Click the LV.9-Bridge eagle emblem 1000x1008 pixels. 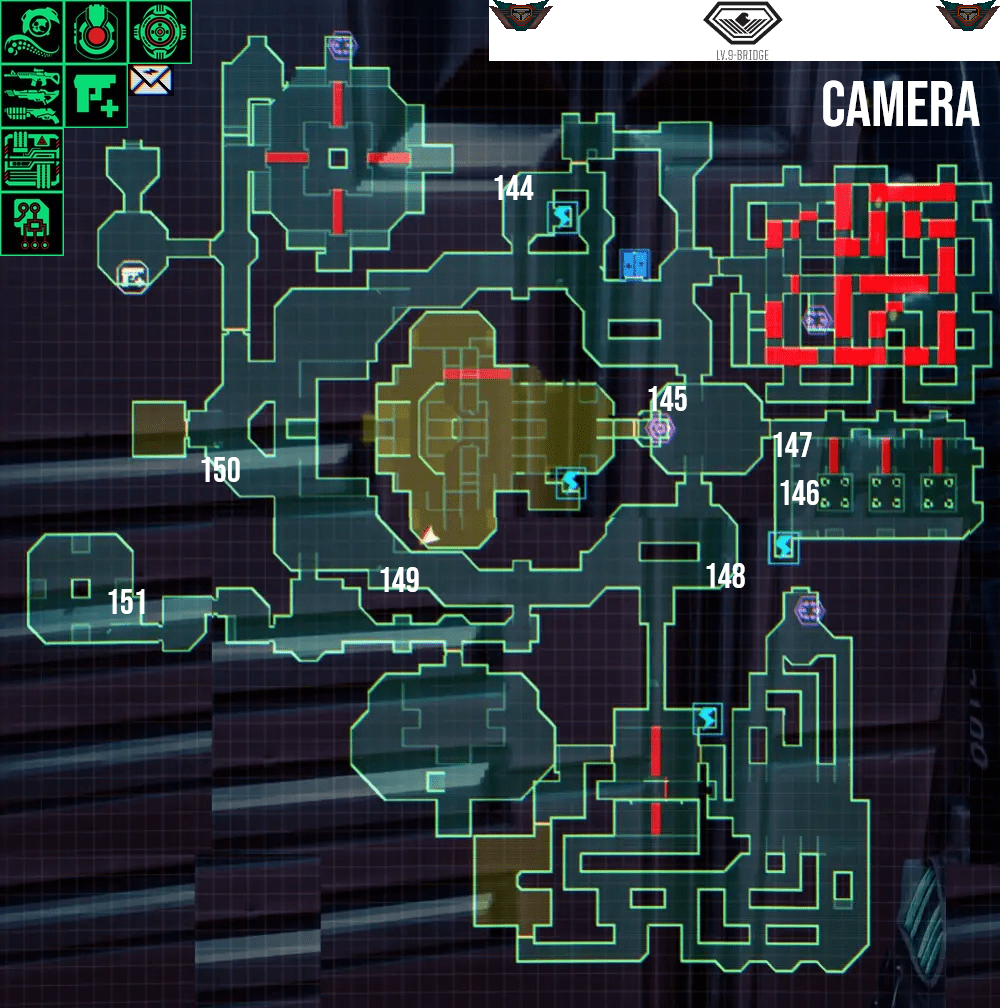click(x=740, y=24)
